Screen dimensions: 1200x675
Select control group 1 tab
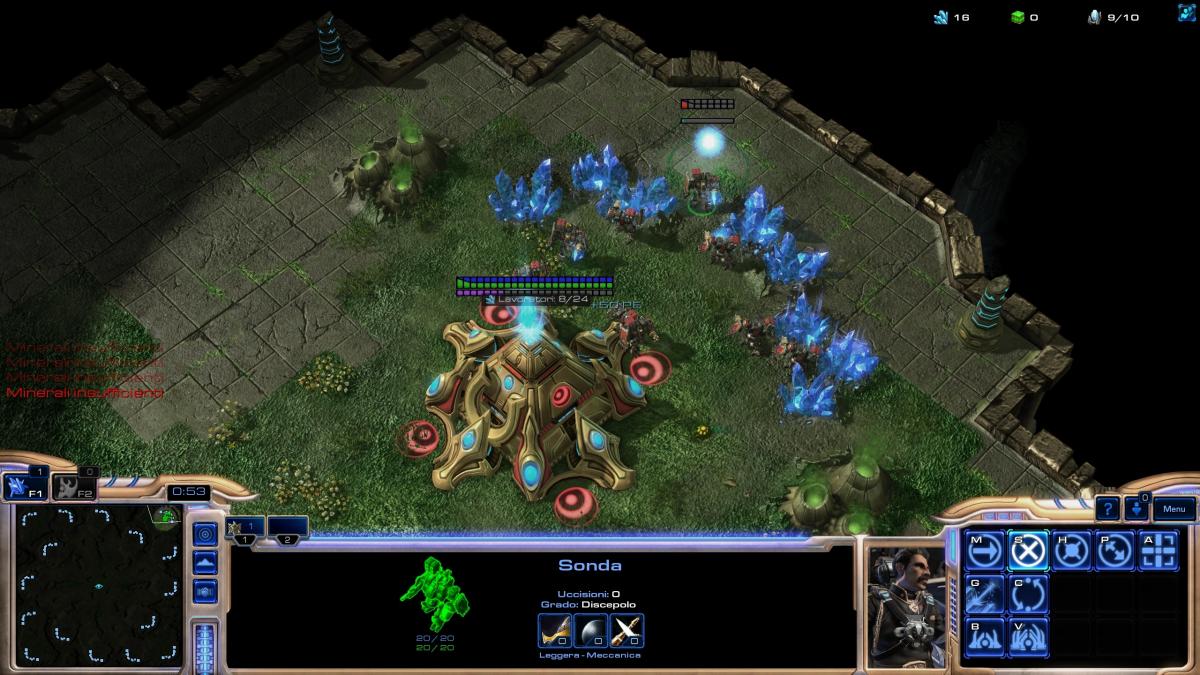tap(246, 527)
